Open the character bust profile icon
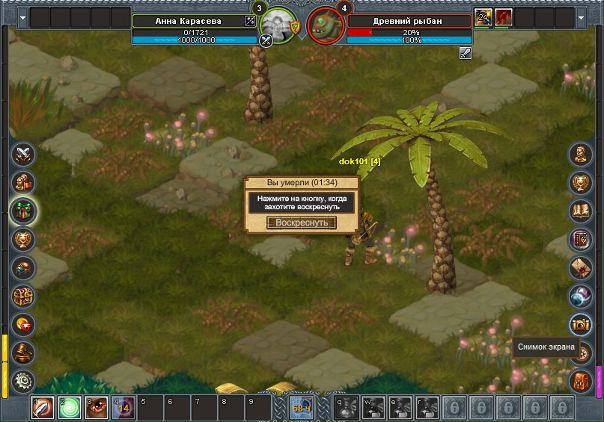 [581, 154]
